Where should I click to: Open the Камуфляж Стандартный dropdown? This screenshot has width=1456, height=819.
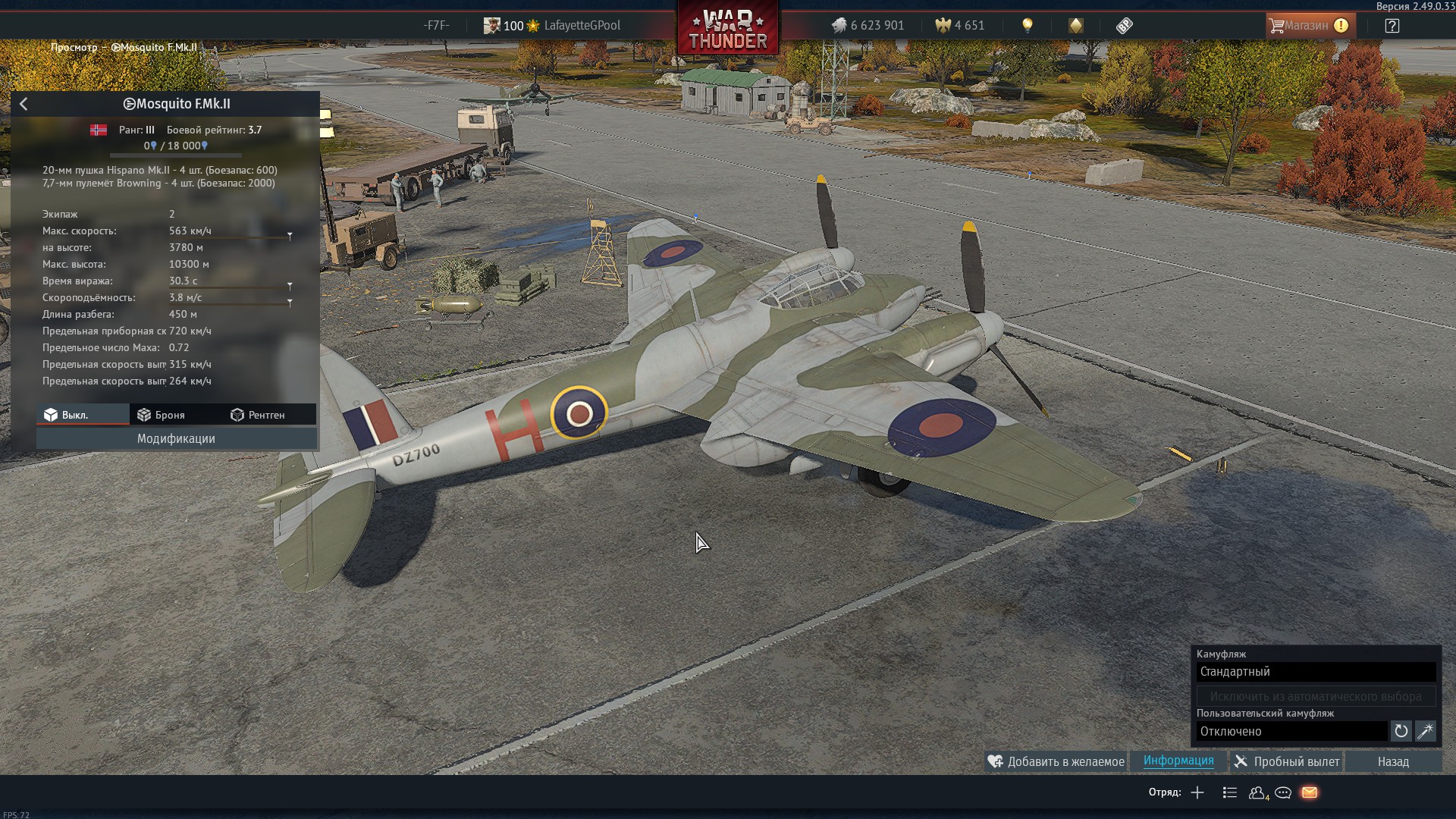[1316, 672]
